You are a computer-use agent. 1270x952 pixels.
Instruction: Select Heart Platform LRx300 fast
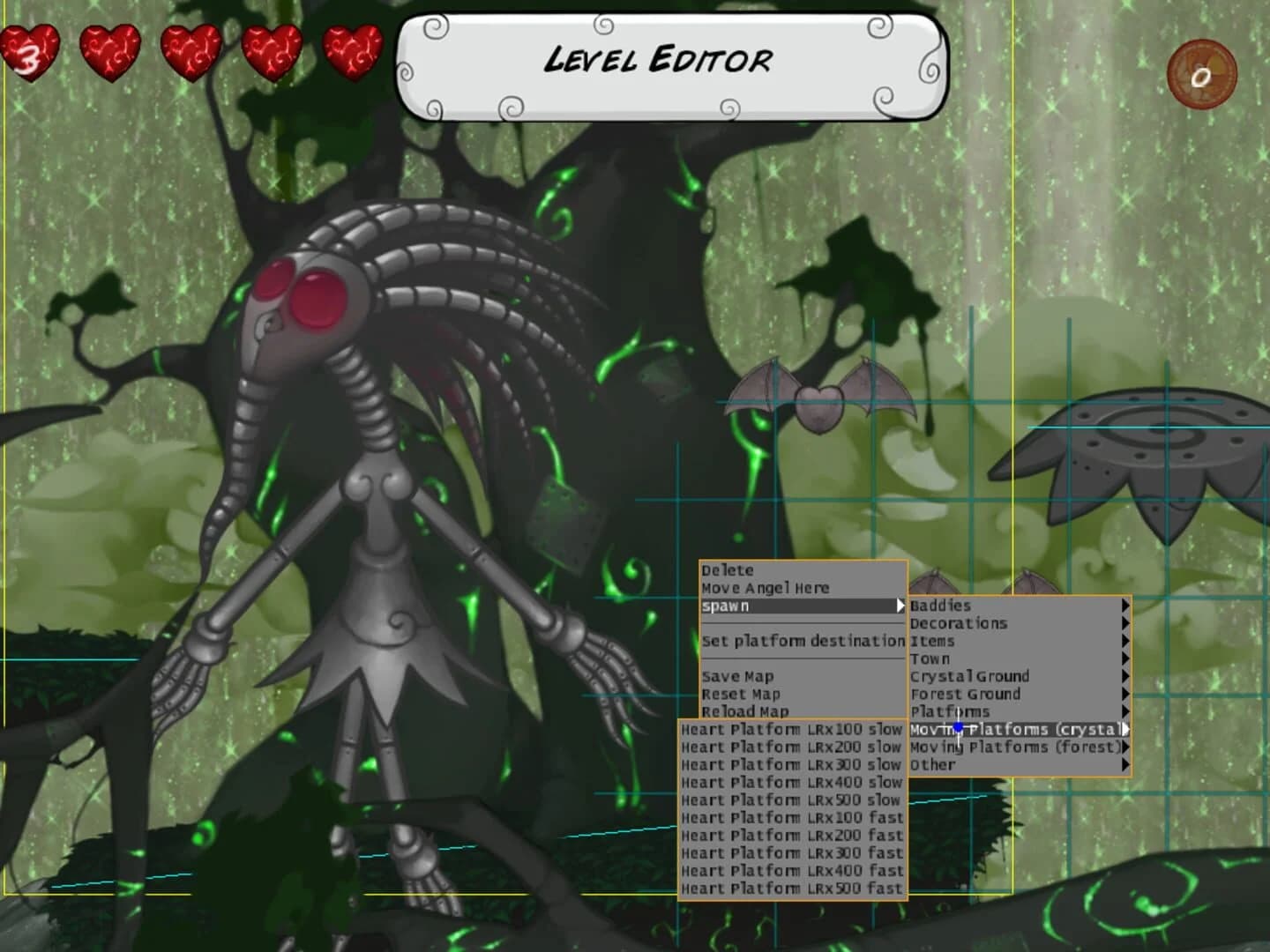pos(791,852)
